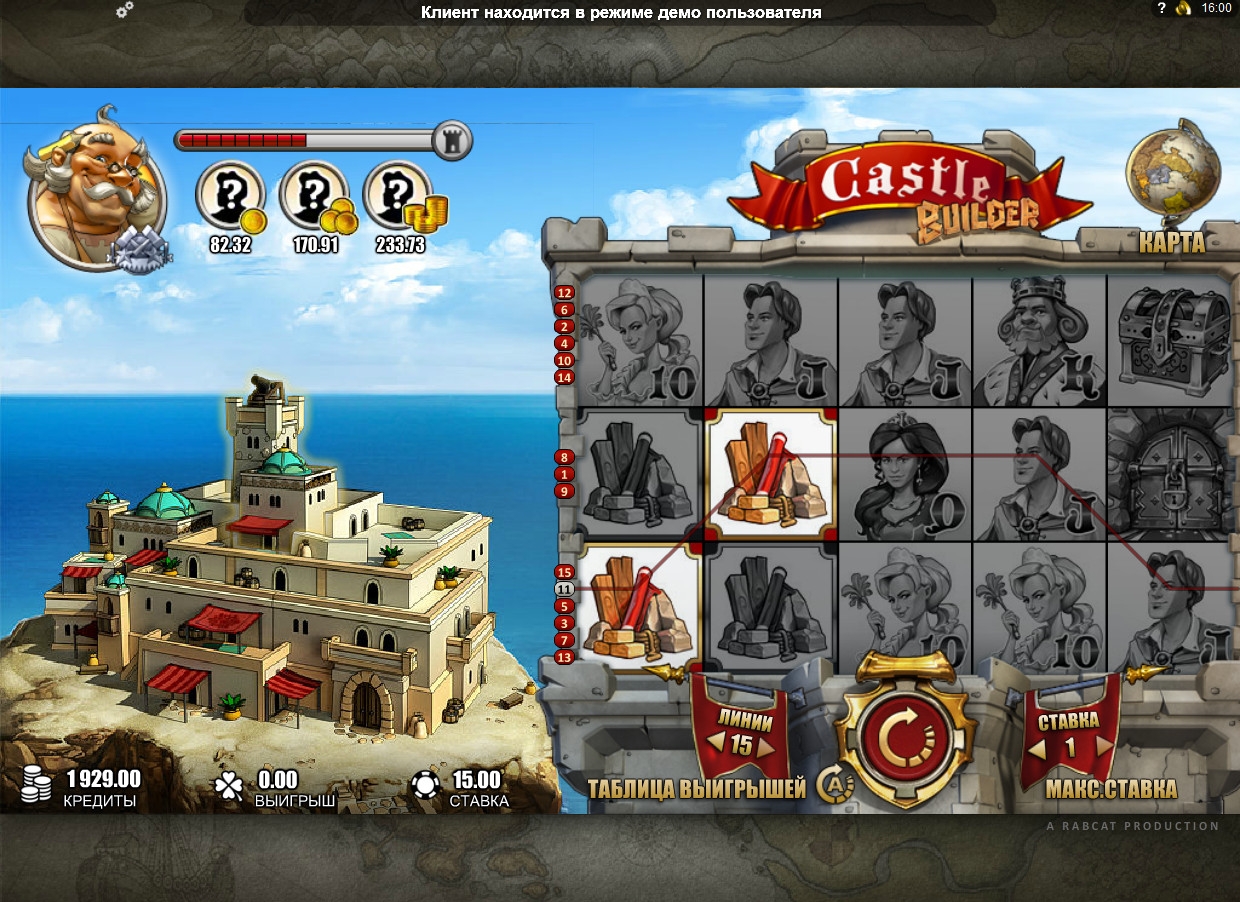This screenshot has width=1240, height=902.
Task: Highlight payline number 12 marker
Action: [564, 293]
